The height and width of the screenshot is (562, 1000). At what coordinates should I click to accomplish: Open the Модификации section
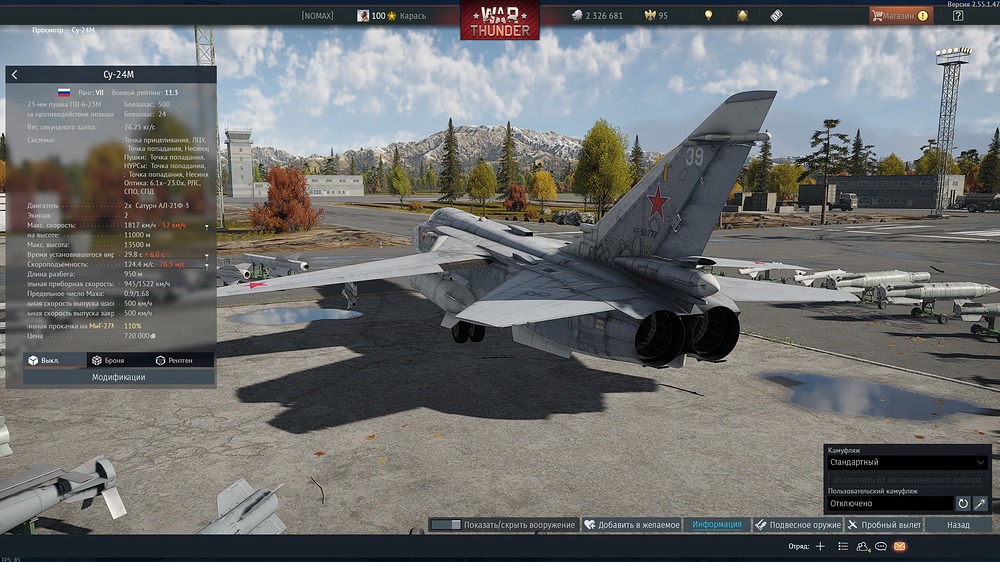click(x=119, y=377)
